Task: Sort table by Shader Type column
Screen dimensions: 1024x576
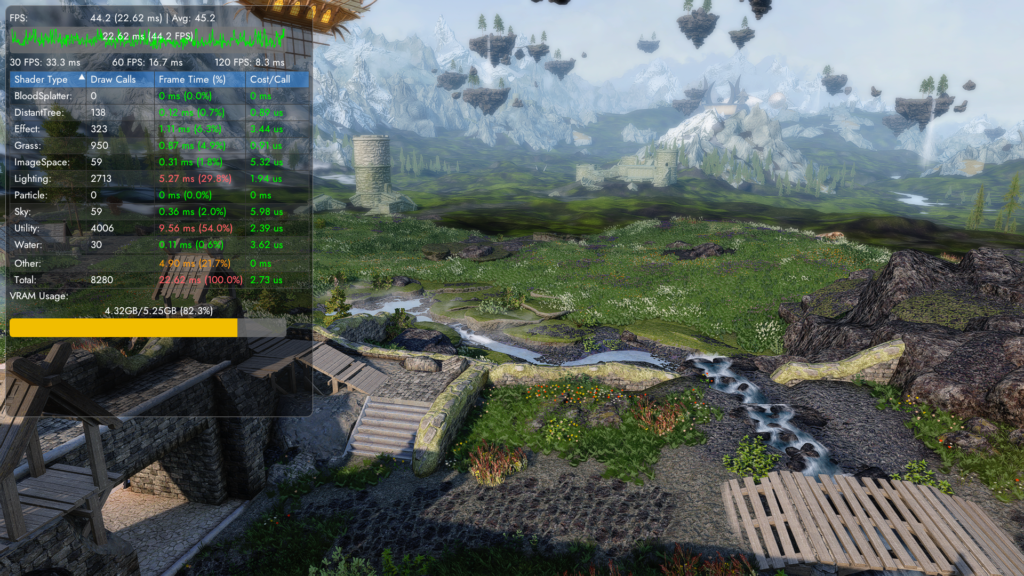Action: 42,79
